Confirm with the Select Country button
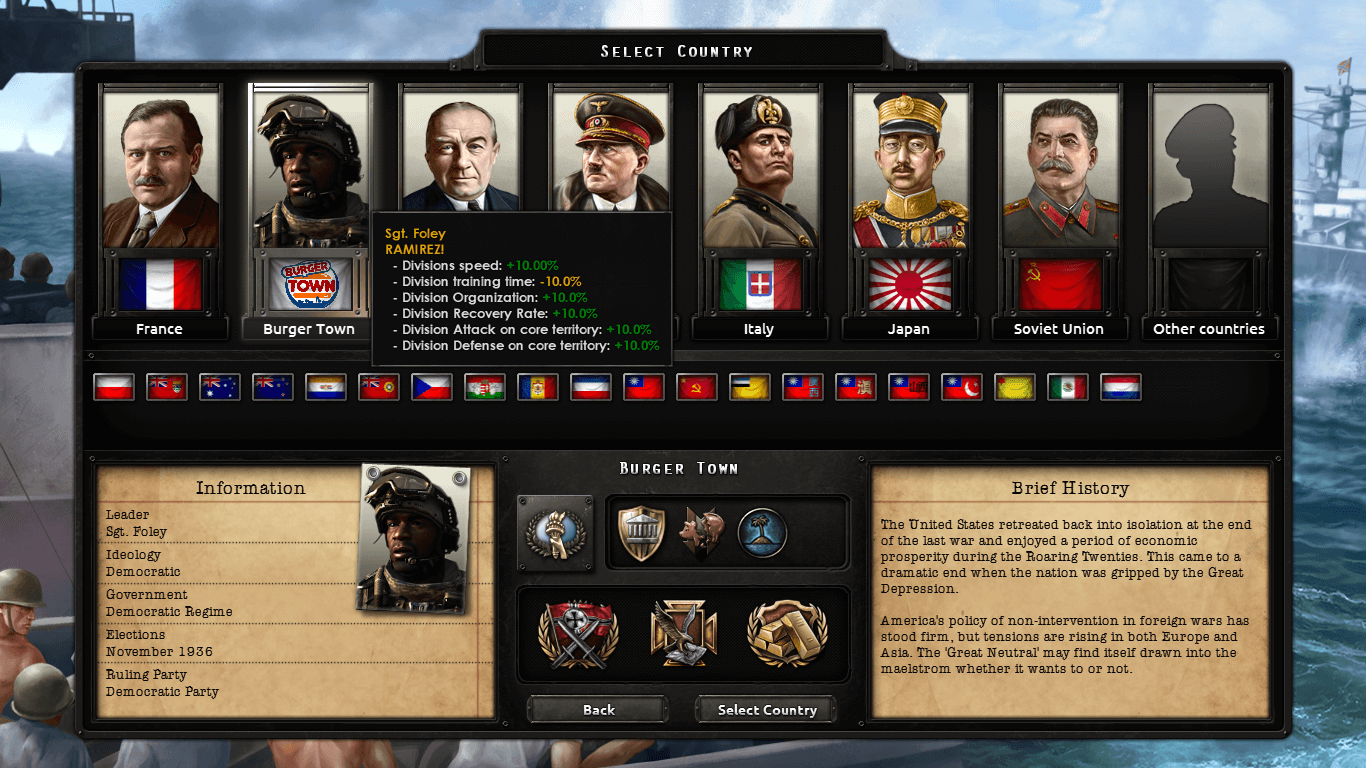 (767, 710)
